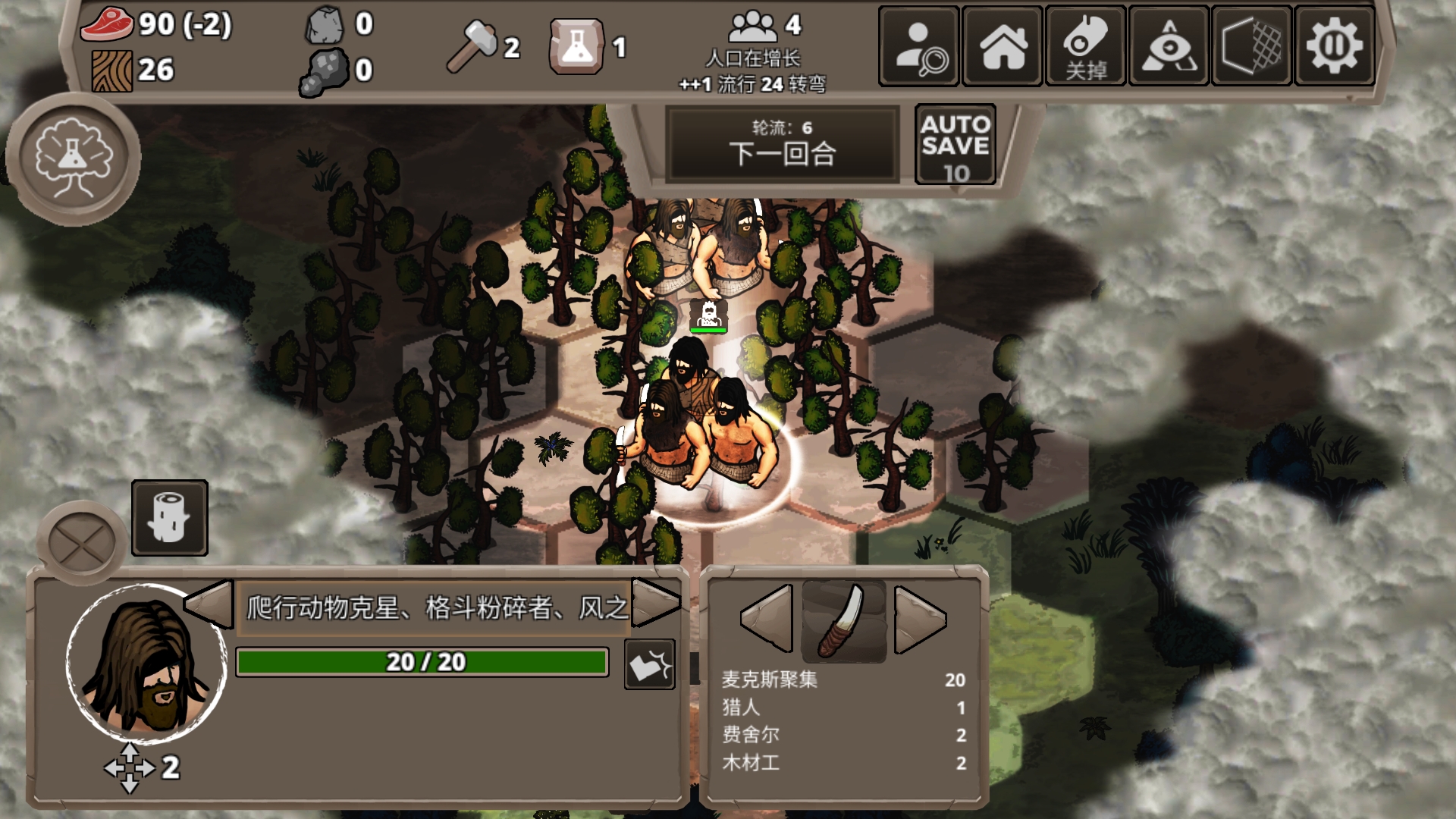Toggle the eye vision overlay button
This screenshot has width=1456, height=819.
[x=1169, y=47]
